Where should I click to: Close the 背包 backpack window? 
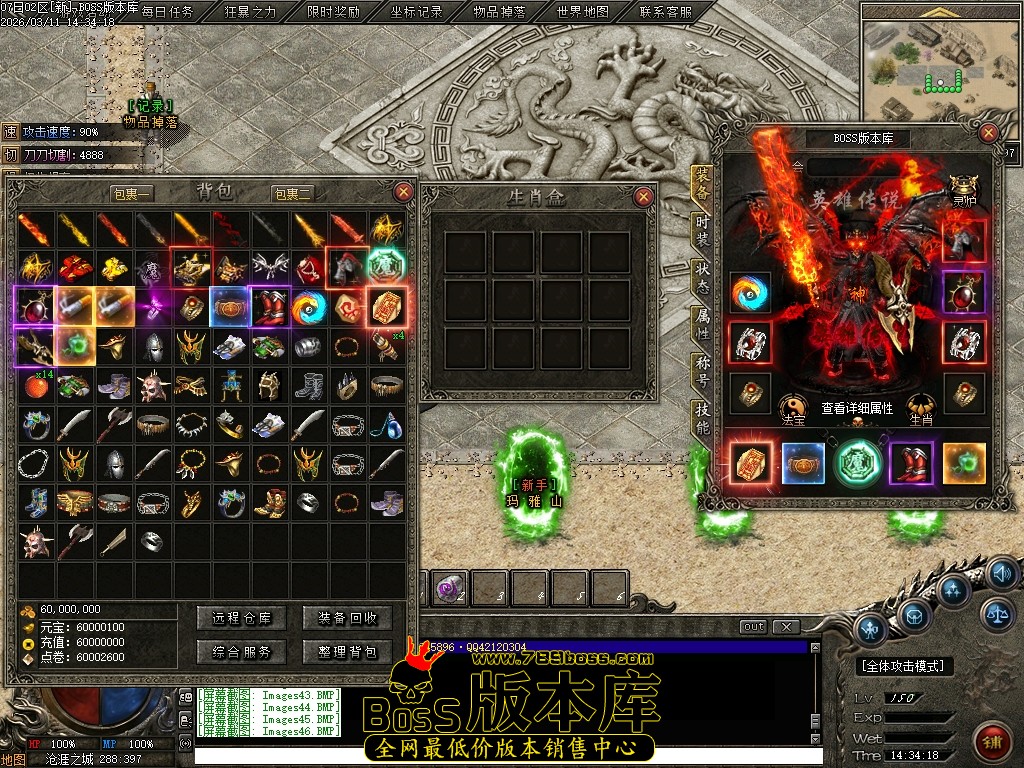pos(404,192)
